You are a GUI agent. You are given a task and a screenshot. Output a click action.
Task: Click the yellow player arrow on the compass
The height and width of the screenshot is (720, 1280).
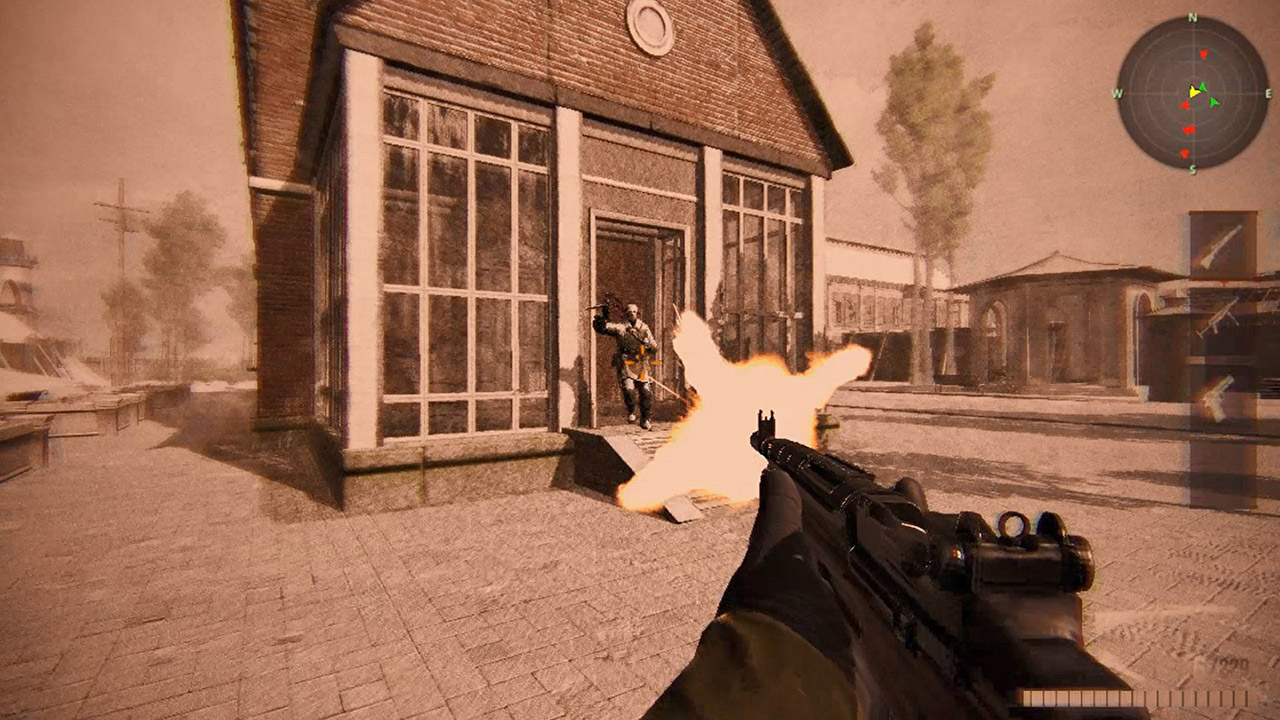tap(1195, 91)
